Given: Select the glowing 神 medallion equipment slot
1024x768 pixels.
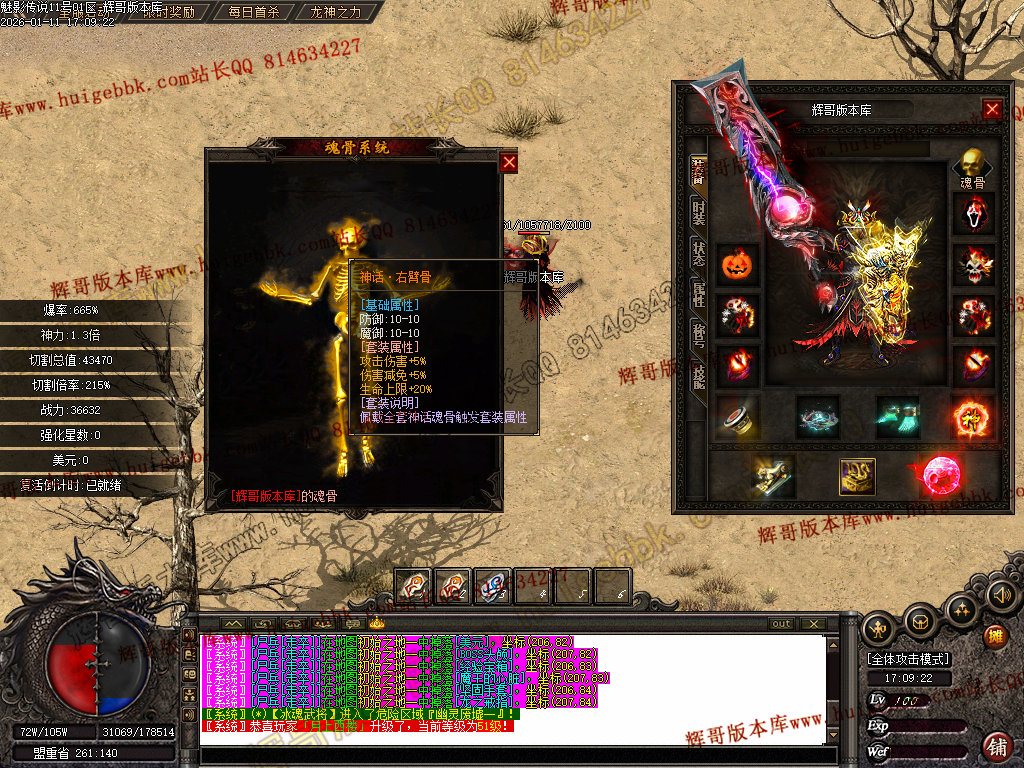Looking at the screenshot, I should point(973,417).
